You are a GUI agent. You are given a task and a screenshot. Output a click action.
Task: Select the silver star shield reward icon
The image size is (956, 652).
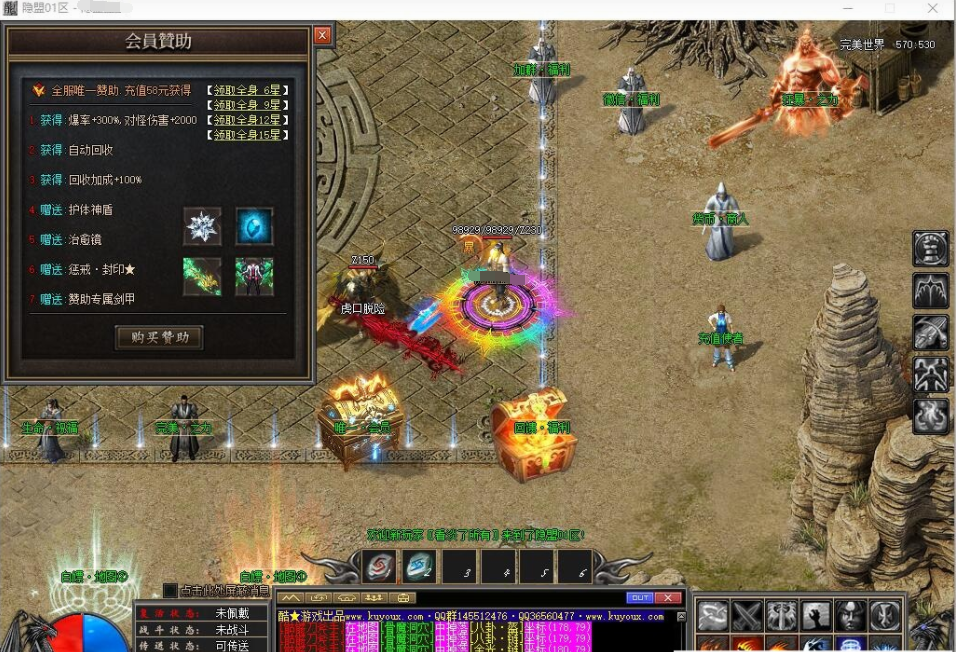tap(202, 227)
